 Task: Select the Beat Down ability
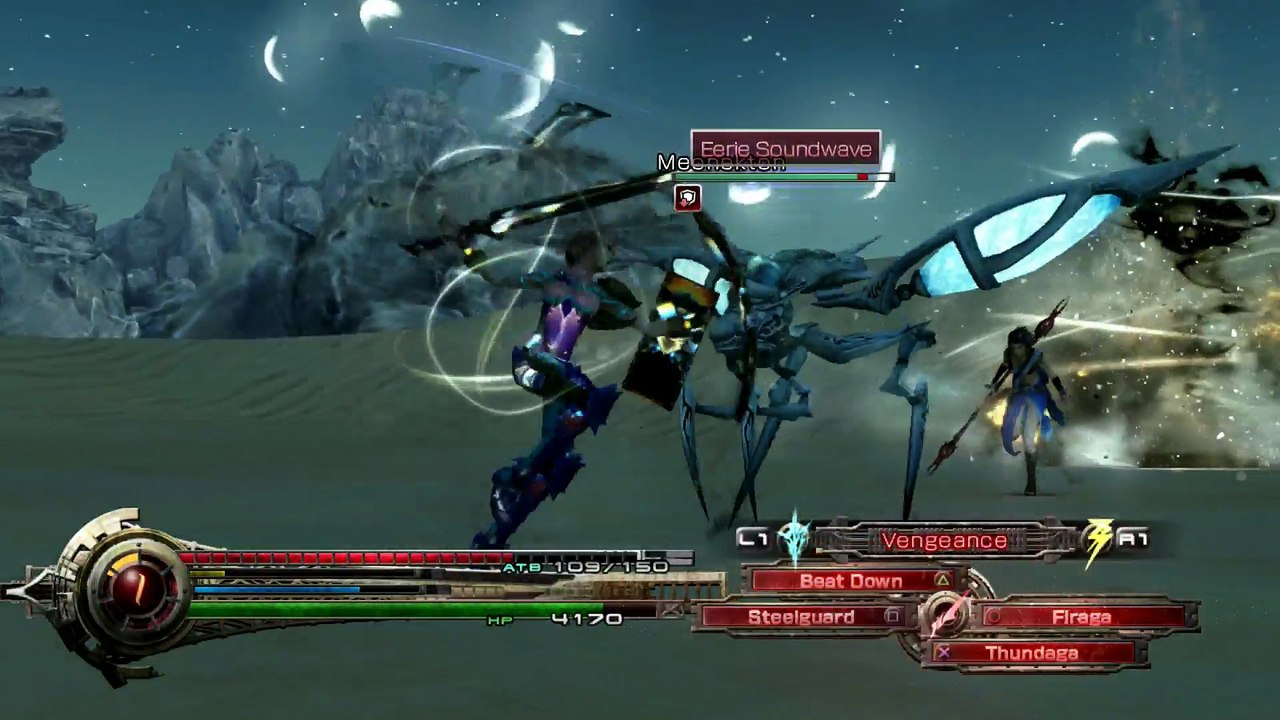(x=852, y=581)
